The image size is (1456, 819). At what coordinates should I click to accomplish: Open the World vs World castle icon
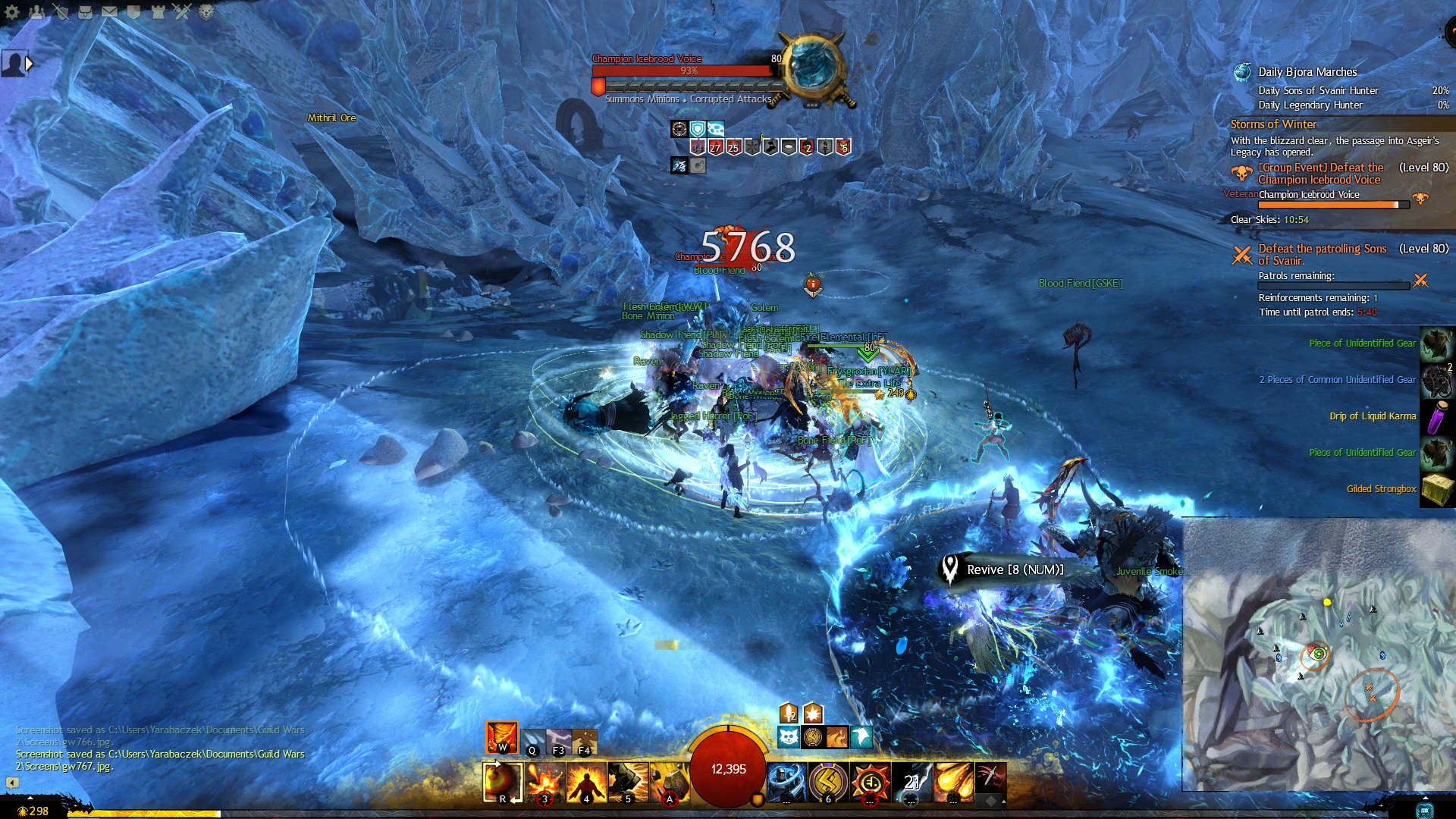coord(158,11)
